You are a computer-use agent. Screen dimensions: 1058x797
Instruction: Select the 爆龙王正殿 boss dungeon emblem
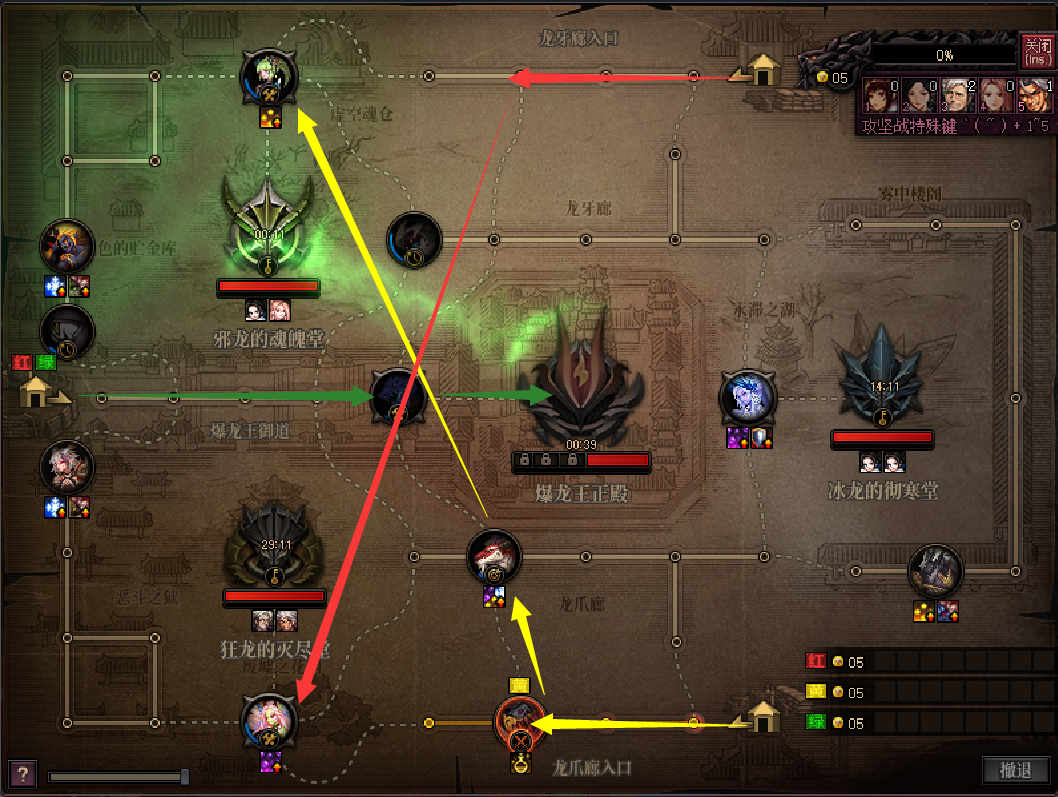pyautogui.click(x=582, y=385)
